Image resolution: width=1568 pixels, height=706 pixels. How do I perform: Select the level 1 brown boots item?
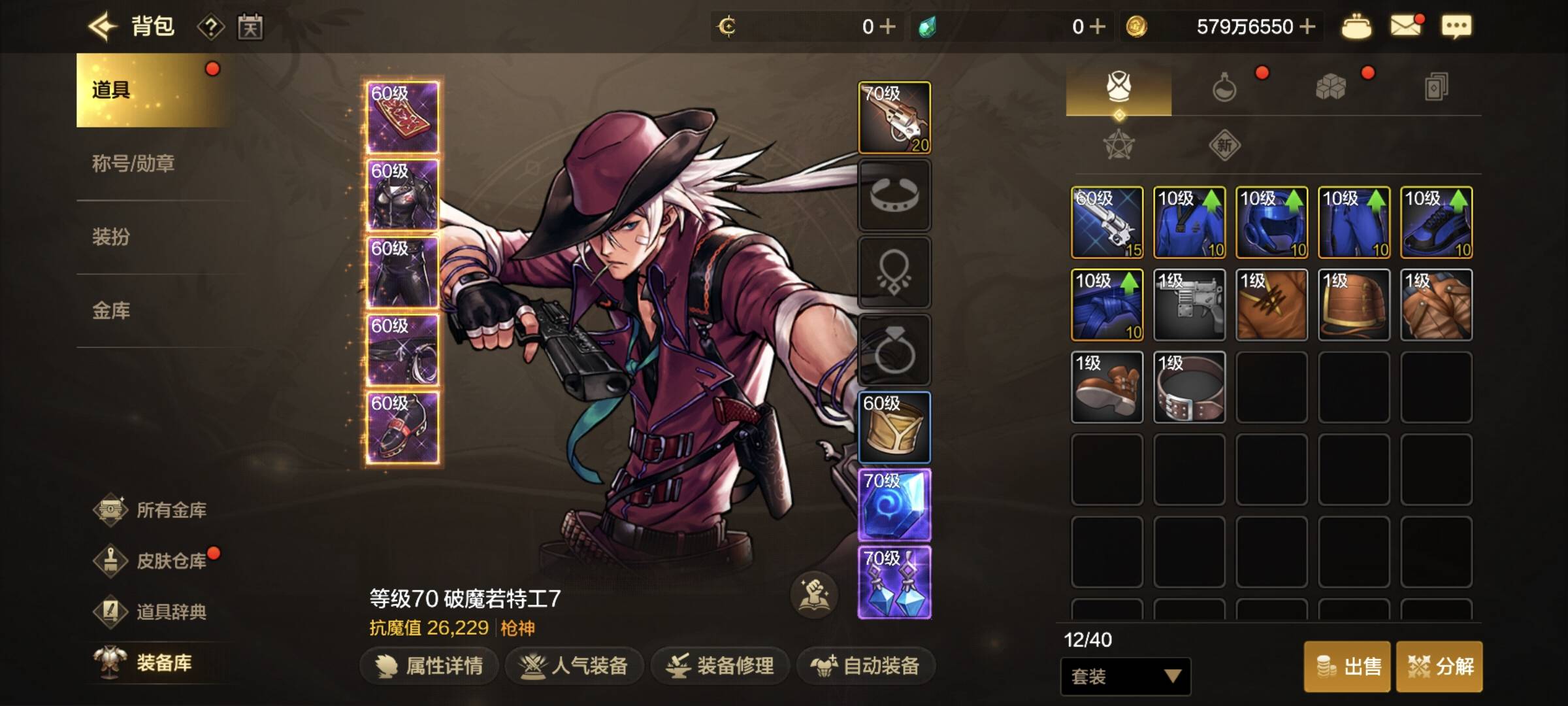tap(1107, 387)
